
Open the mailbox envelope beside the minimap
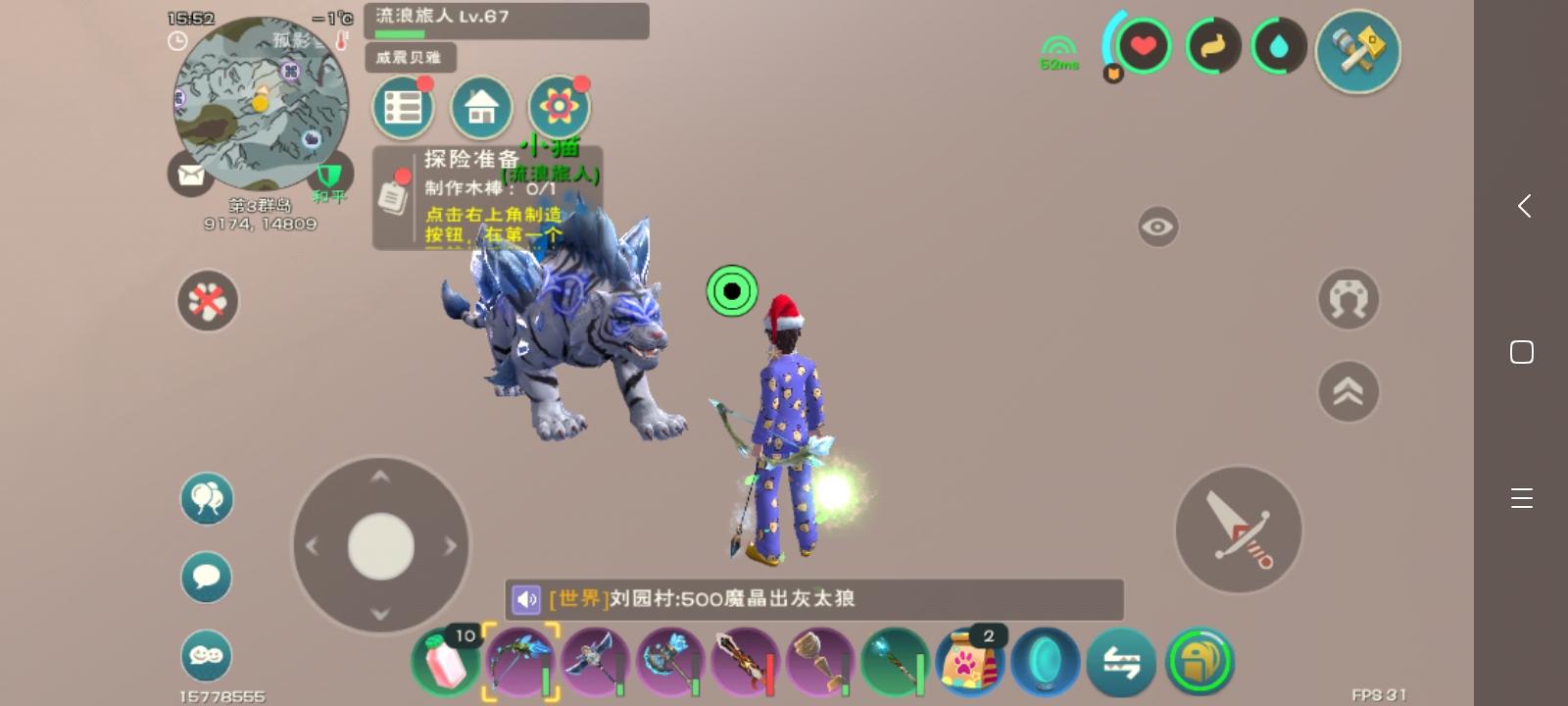191,174
